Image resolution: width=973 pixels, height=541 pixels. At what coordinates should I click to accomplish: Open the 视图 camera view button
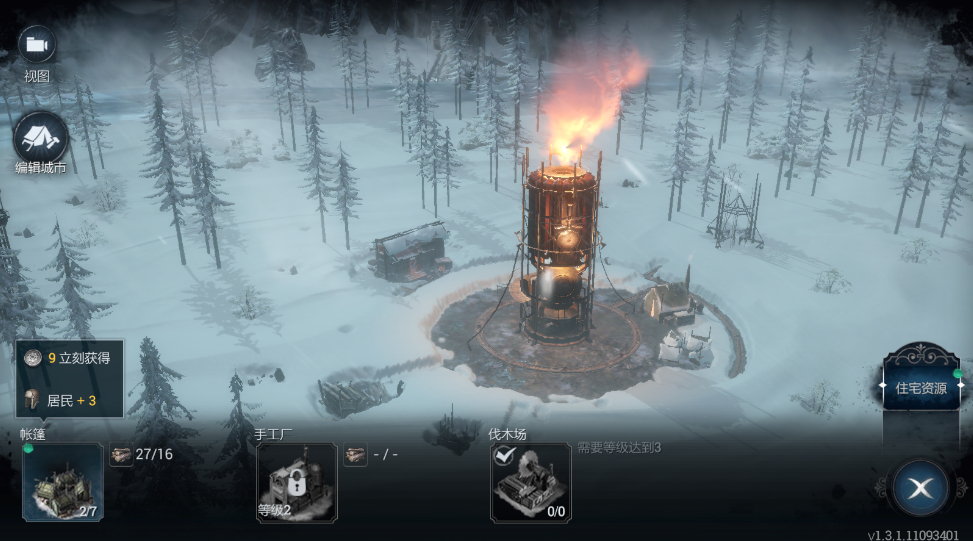point(37,45)
